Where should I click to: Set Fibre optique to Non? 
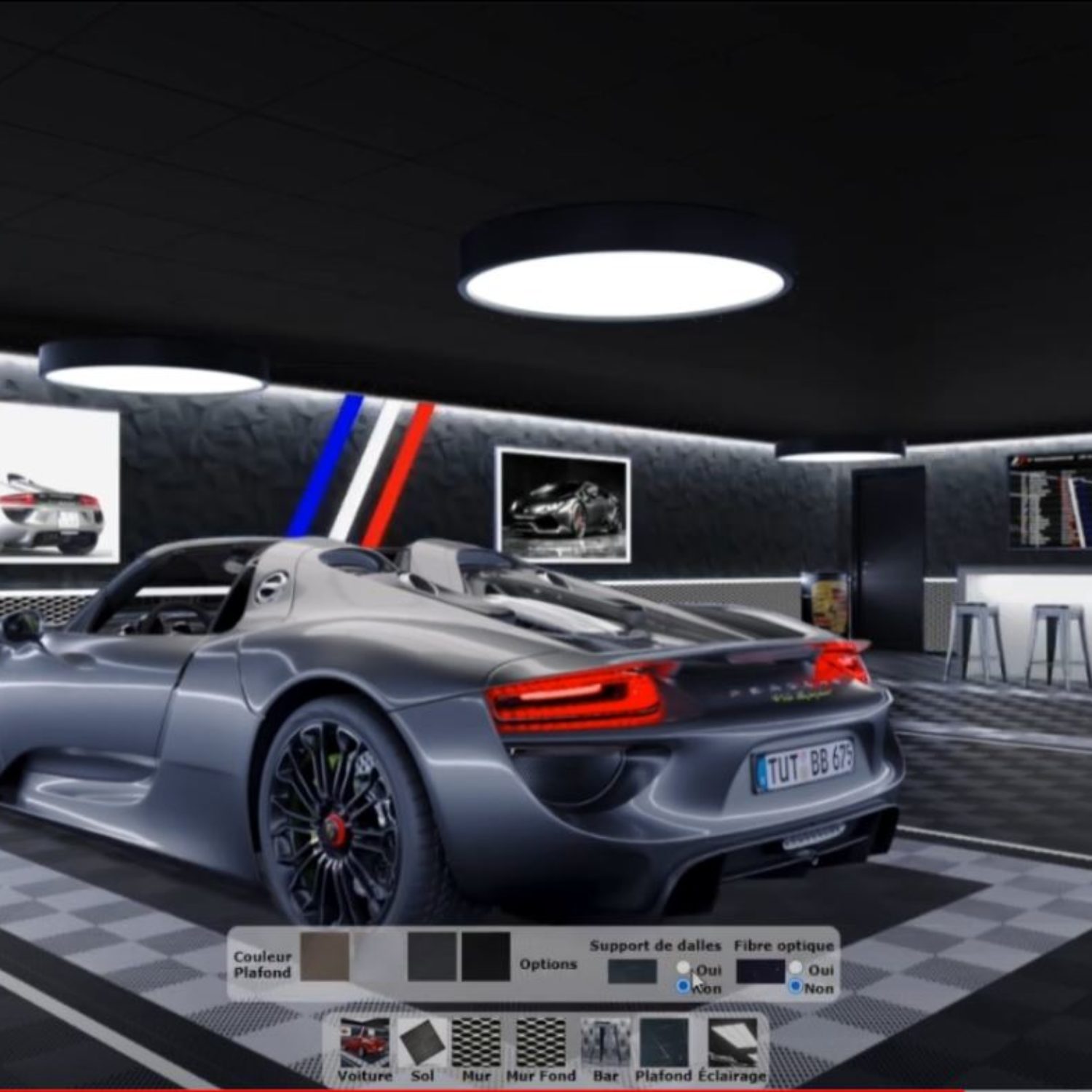(796, 986)
